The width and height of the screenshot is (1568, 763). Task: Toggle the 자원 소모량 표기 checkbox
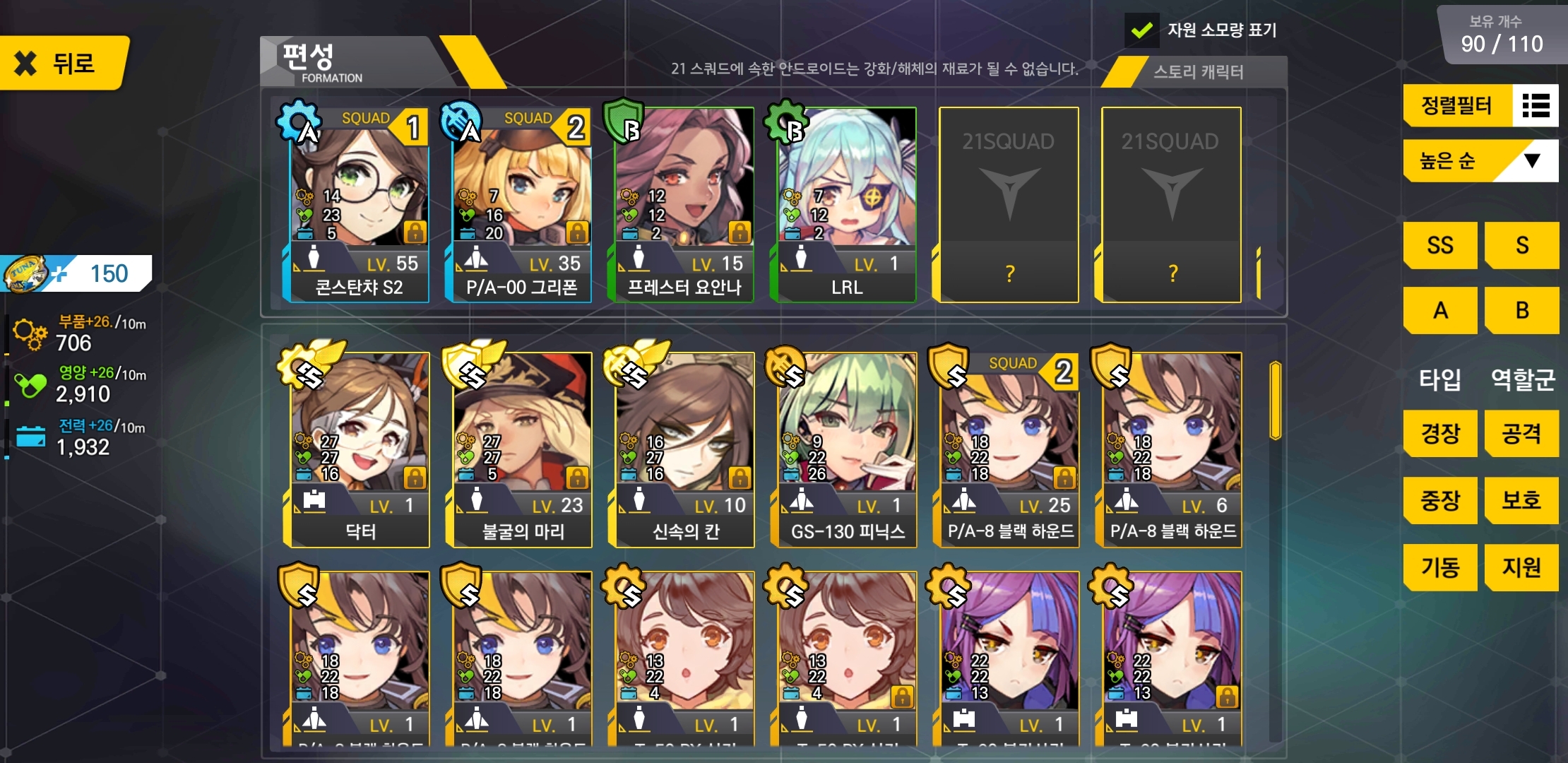point(1141,30)
